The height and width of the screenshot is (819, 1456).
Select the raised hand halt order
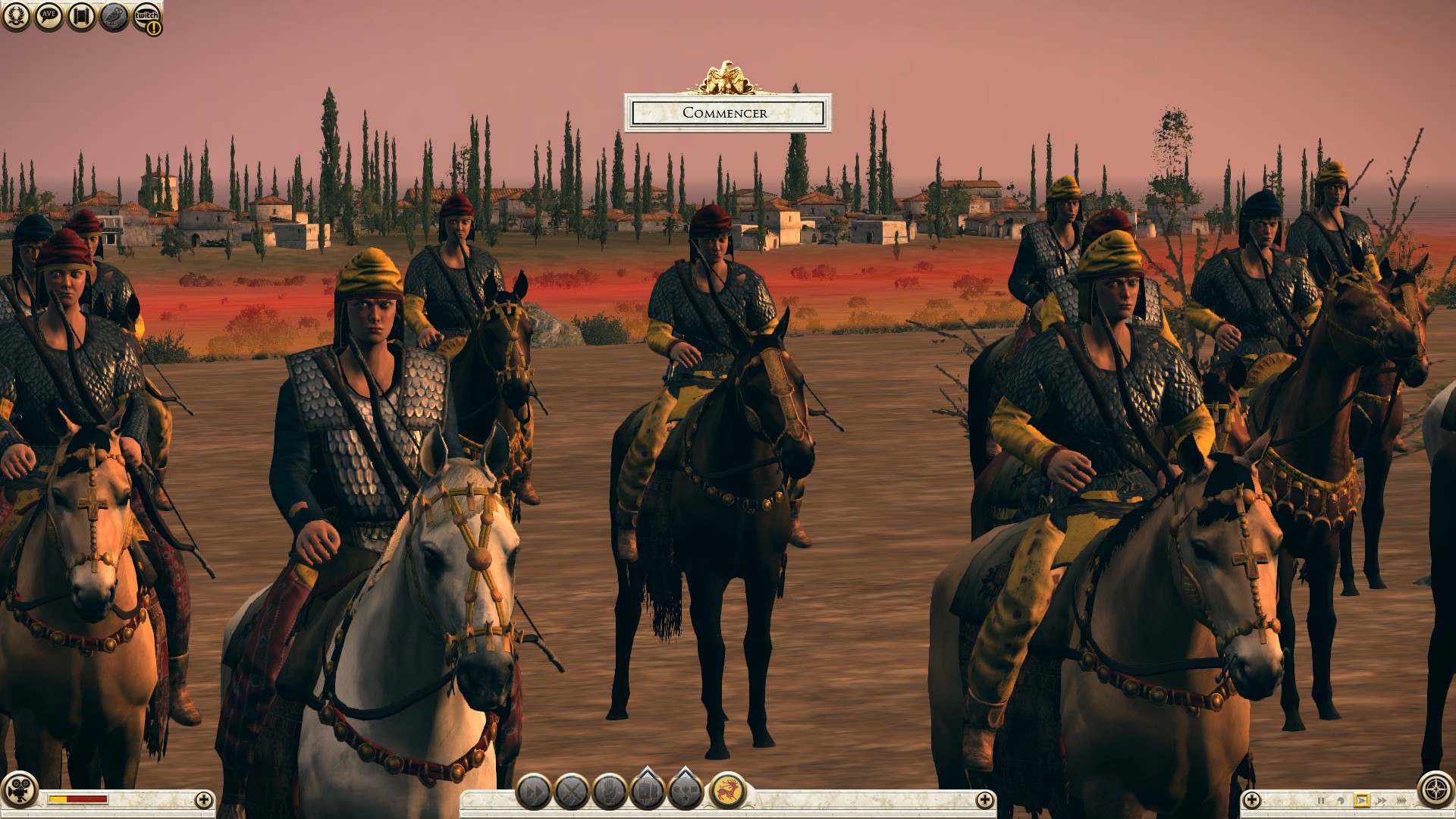pos(610,792)
